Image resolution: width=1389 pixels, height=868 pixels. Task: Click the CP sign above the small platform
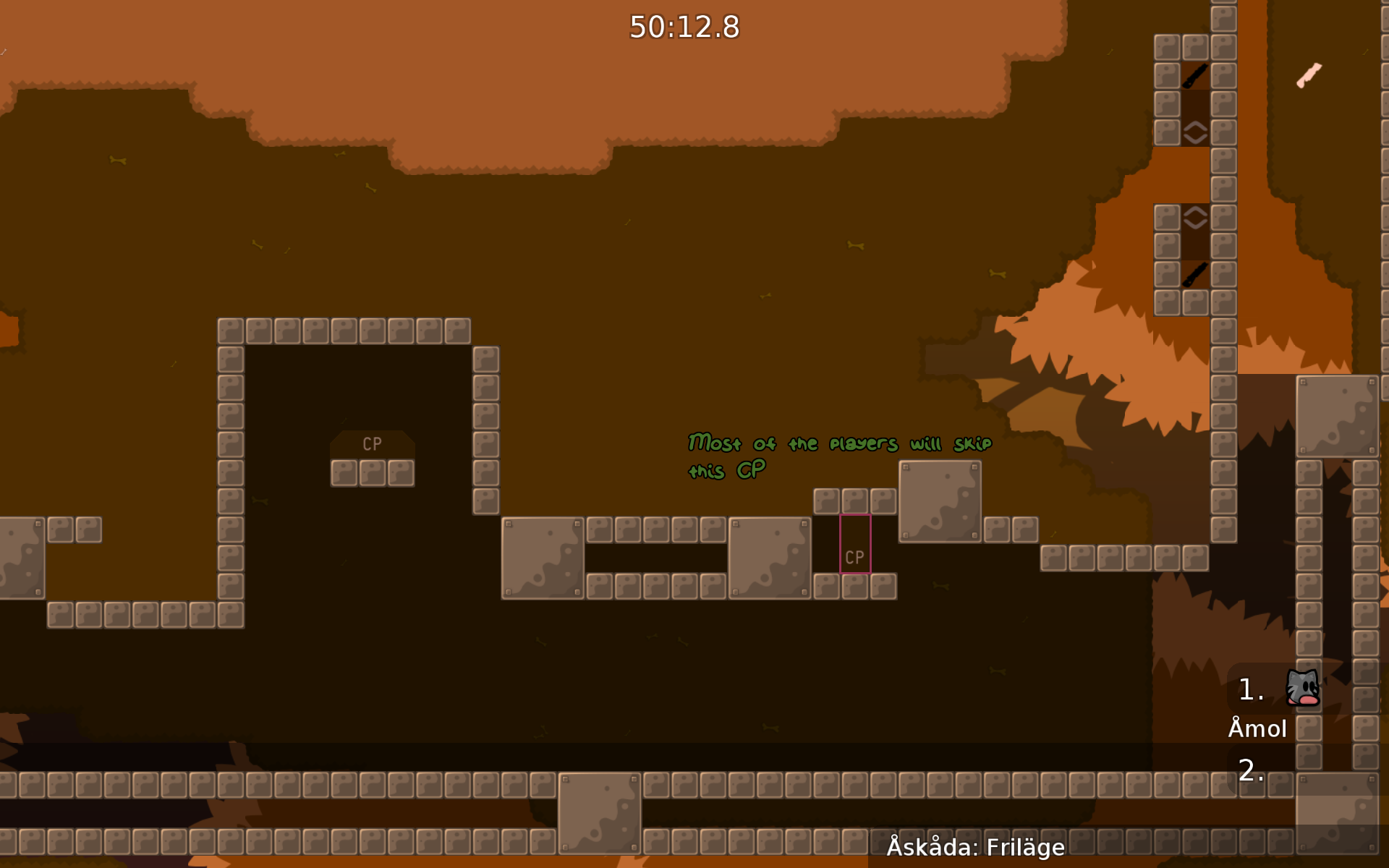373,444
